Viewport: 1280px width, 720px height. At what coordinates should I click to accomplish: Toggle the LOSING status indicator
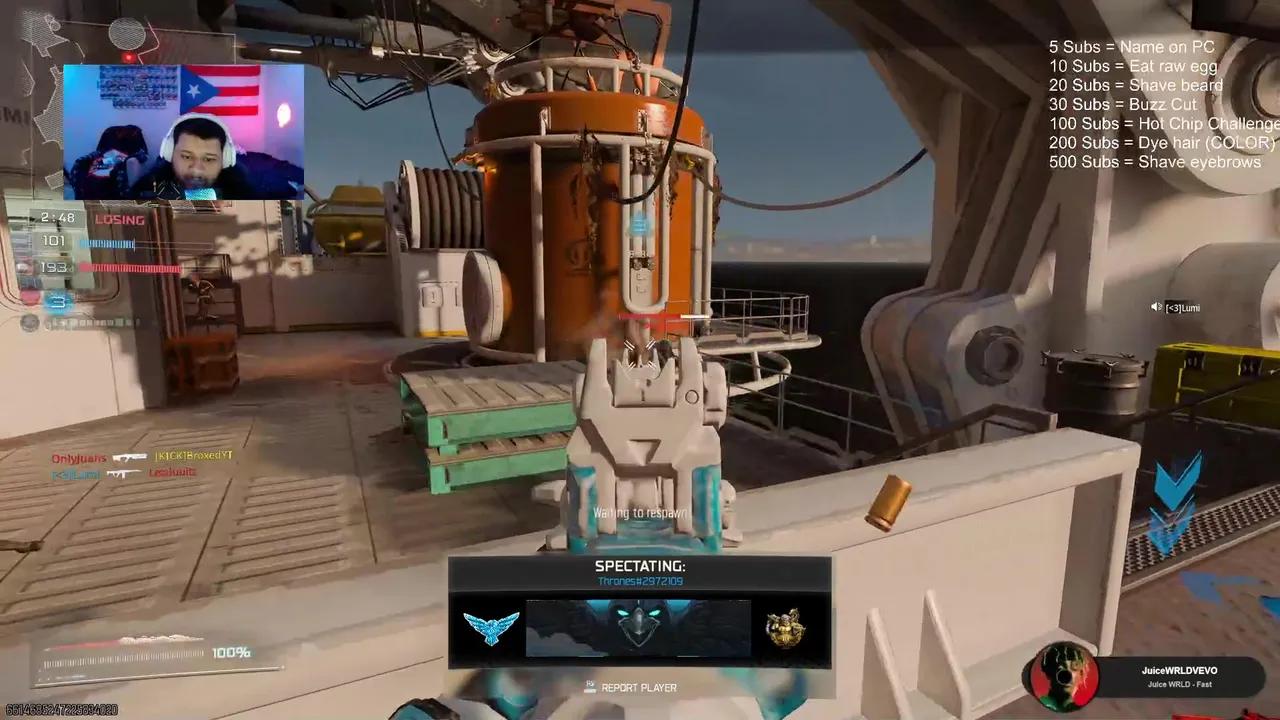tap(118, 219)
